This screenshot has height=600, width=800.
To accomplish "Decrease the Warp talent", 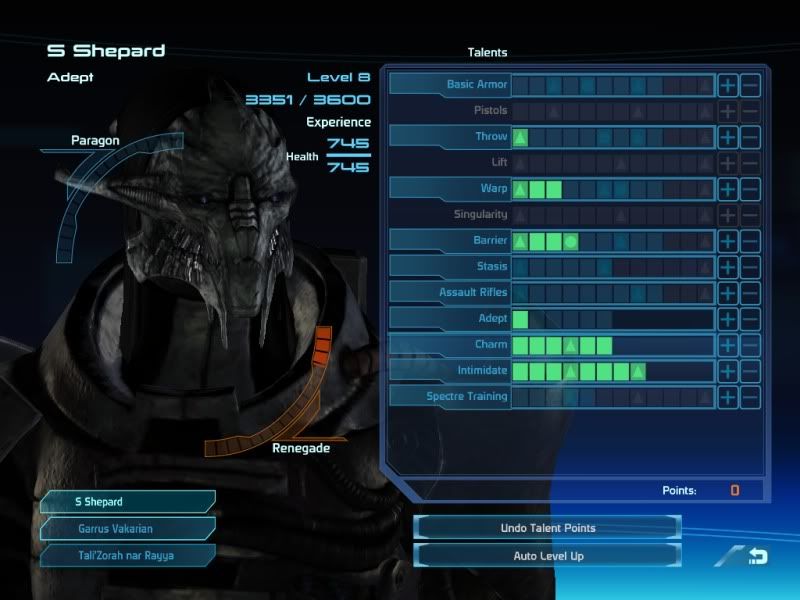I will click(750, 188).
